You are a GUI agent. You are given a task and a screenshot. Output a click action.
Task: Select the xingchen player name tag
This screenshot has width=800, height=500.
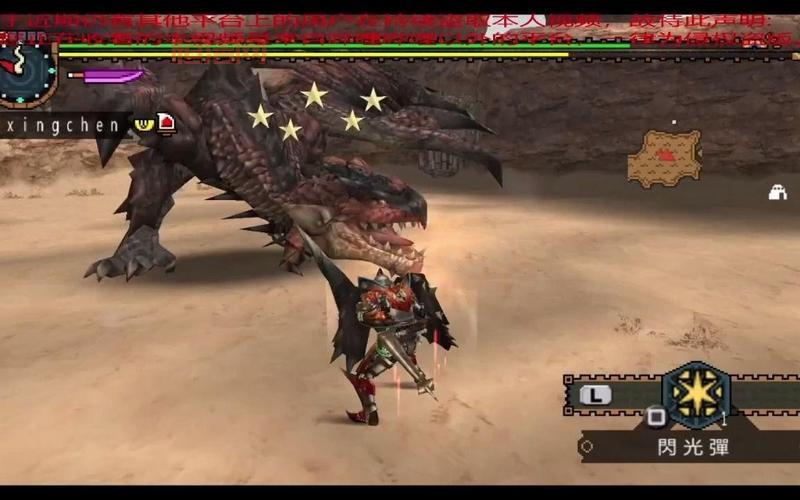[62, 125]
